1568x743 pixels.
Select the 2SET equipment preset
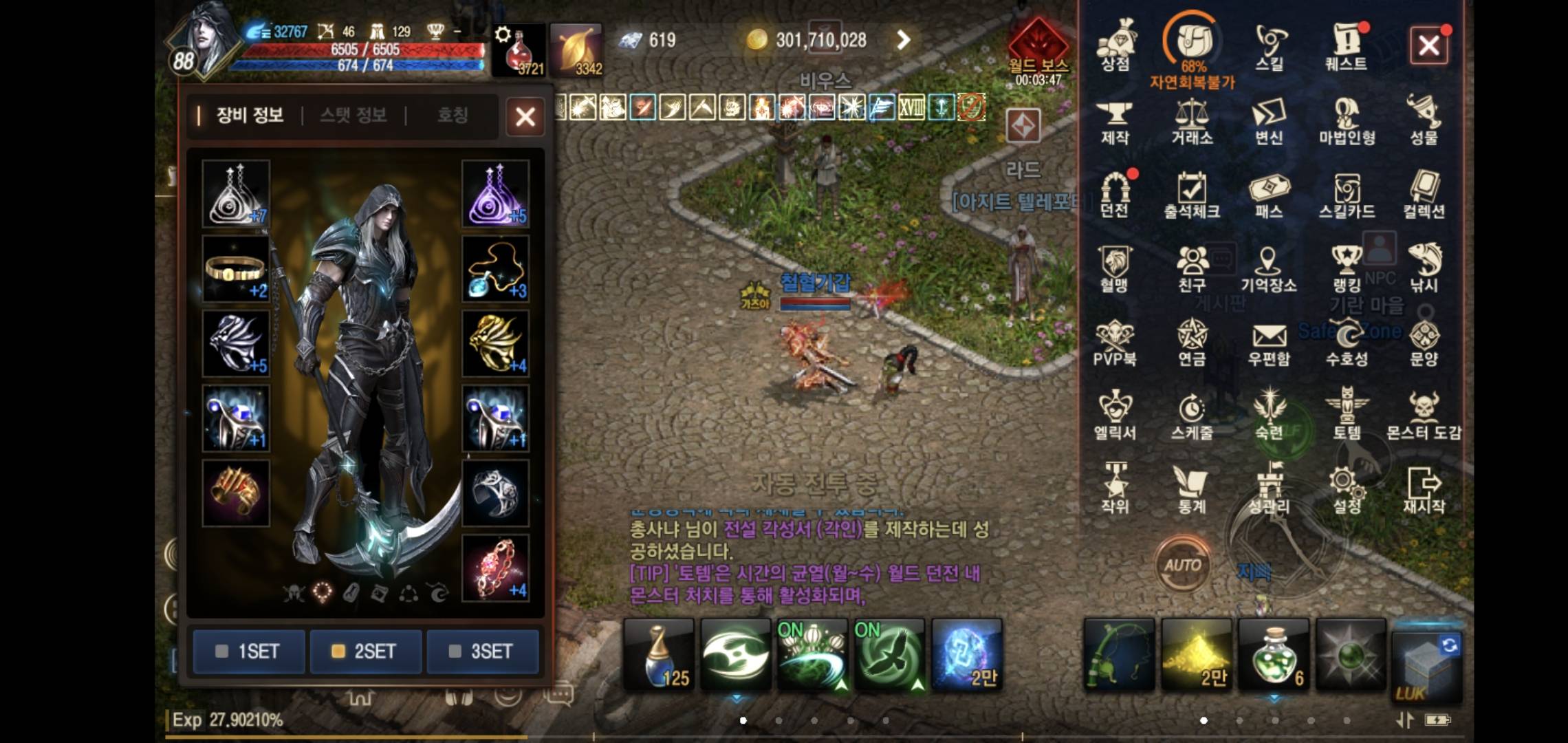pos(366,652)
